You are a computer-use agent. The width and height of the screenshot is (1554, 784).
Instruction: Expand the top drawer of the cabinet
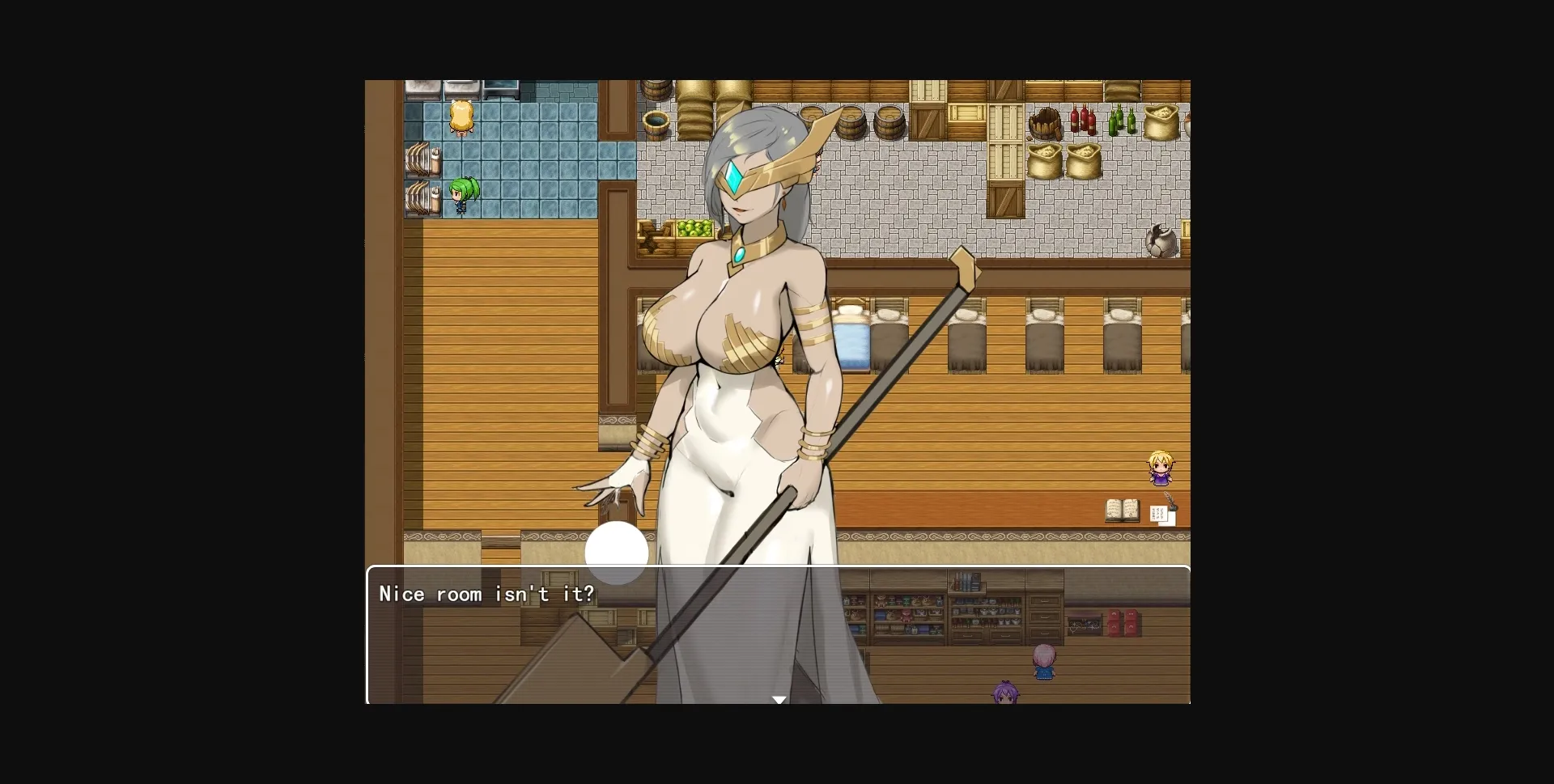[x=1044, y=601]
